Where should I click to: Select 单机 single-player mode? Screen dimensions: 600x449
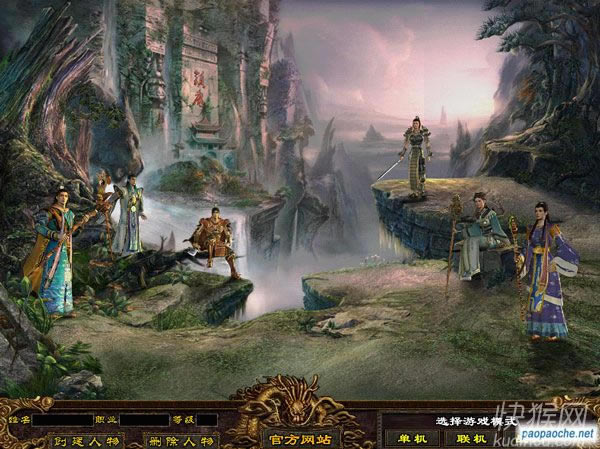click(409, 438)
